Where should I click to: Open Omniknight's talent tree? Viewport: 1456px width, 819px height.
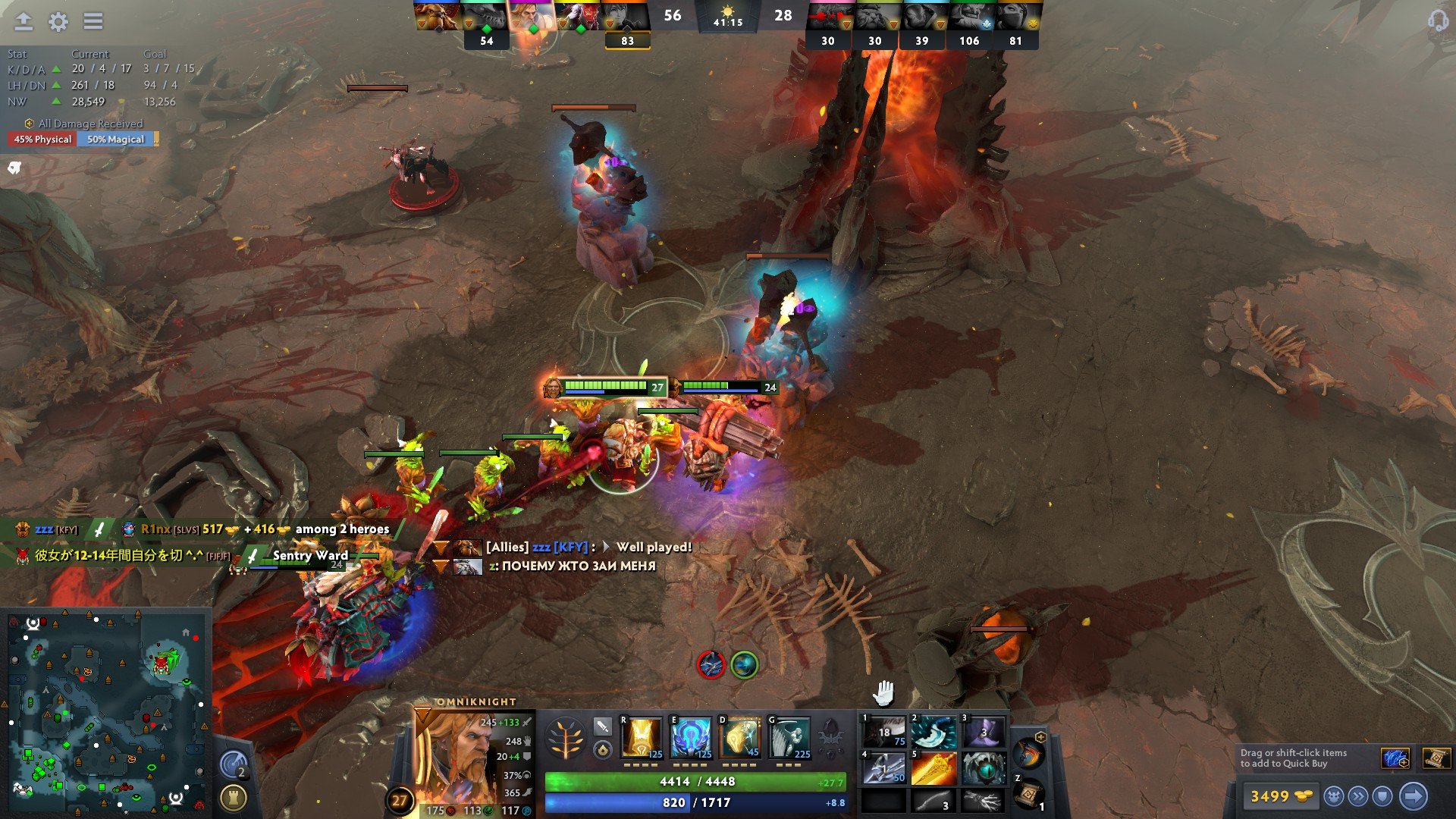coord(565,738)
